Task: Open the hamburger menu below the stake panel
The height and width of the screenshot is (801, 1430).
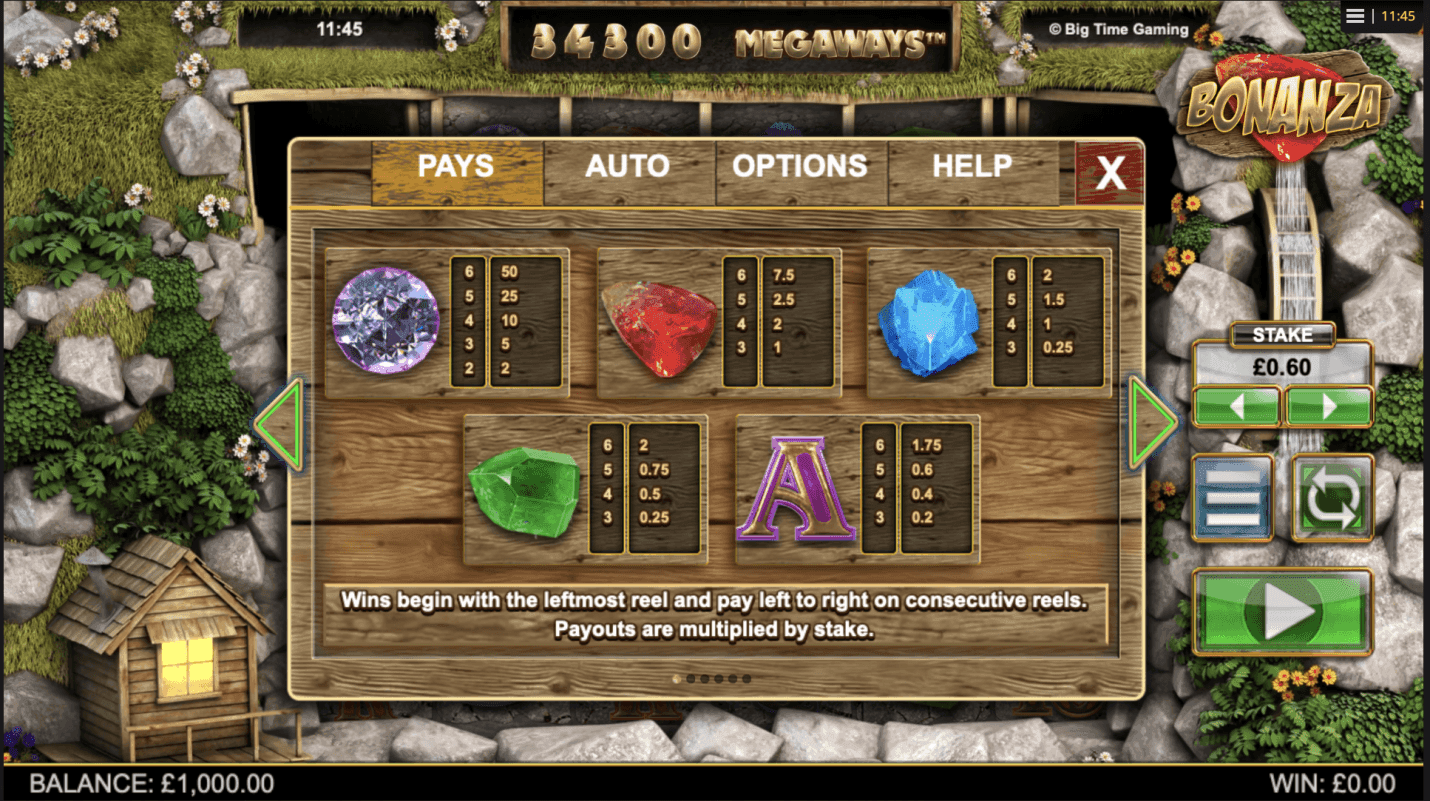Action: tap(1233, 496)
